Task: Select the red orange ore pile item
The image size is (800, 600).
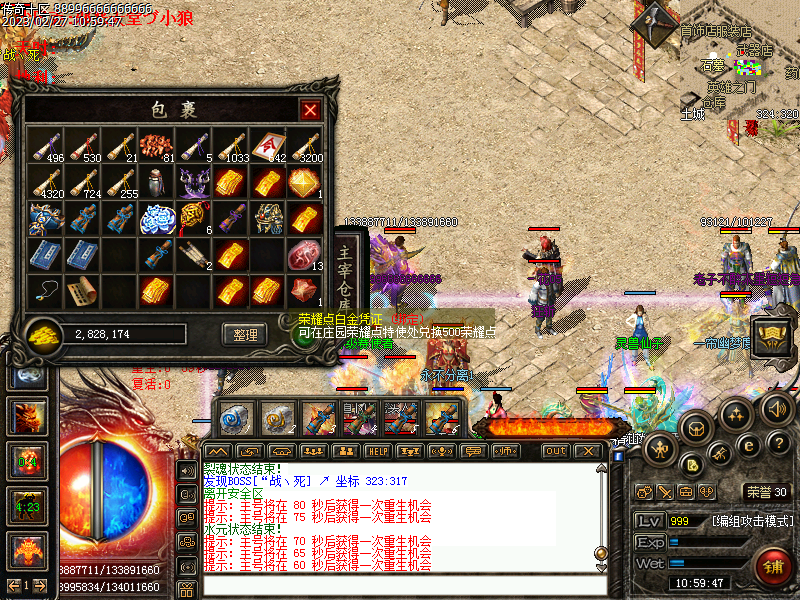Action: click(x=155, y=145)
